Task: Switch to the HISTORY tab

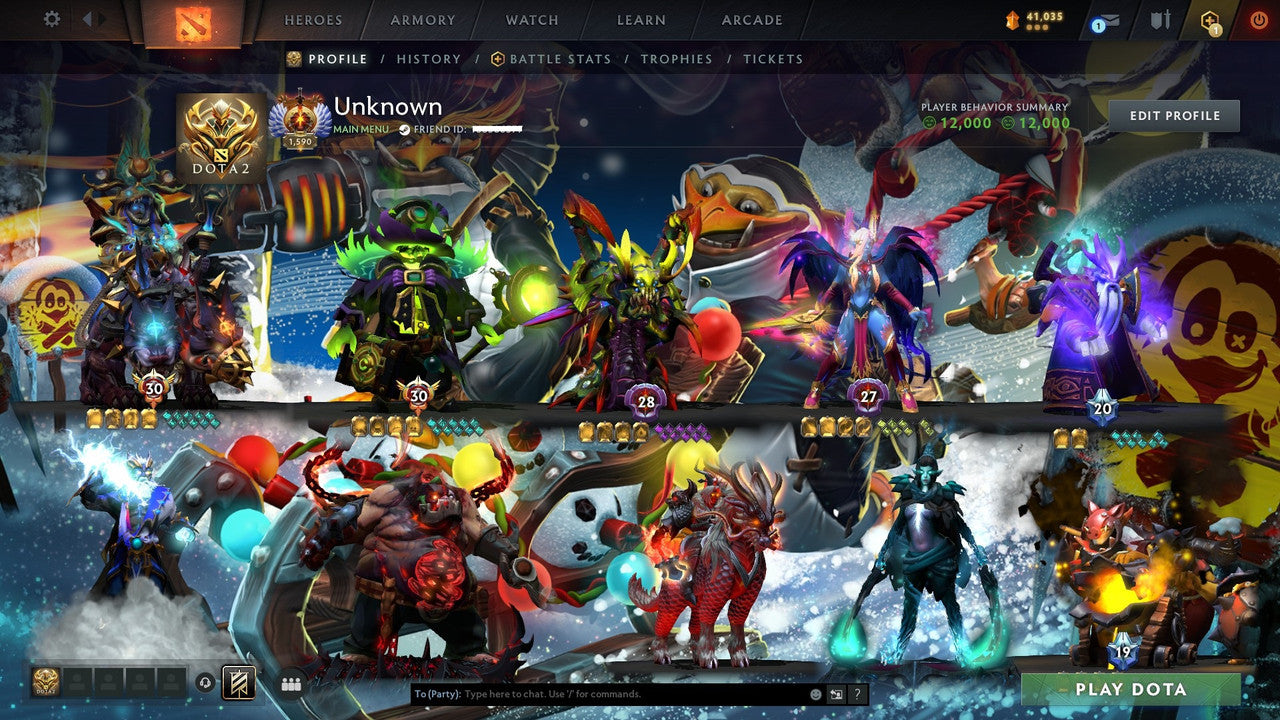Action: click(x=428, y=59)
